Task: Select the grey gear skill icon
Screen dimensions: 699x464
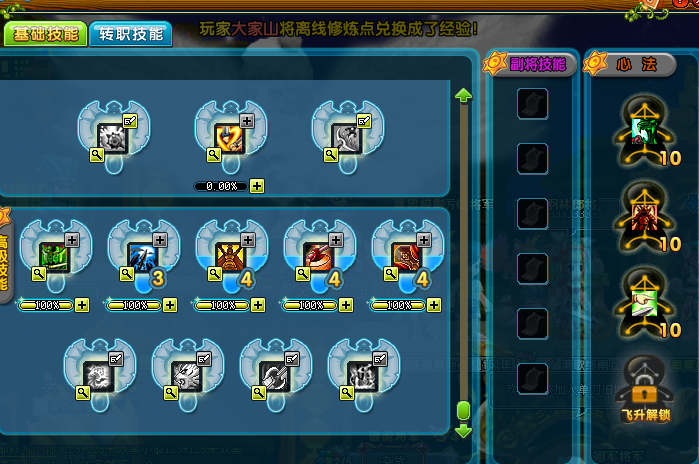Action: click(112, 138)
